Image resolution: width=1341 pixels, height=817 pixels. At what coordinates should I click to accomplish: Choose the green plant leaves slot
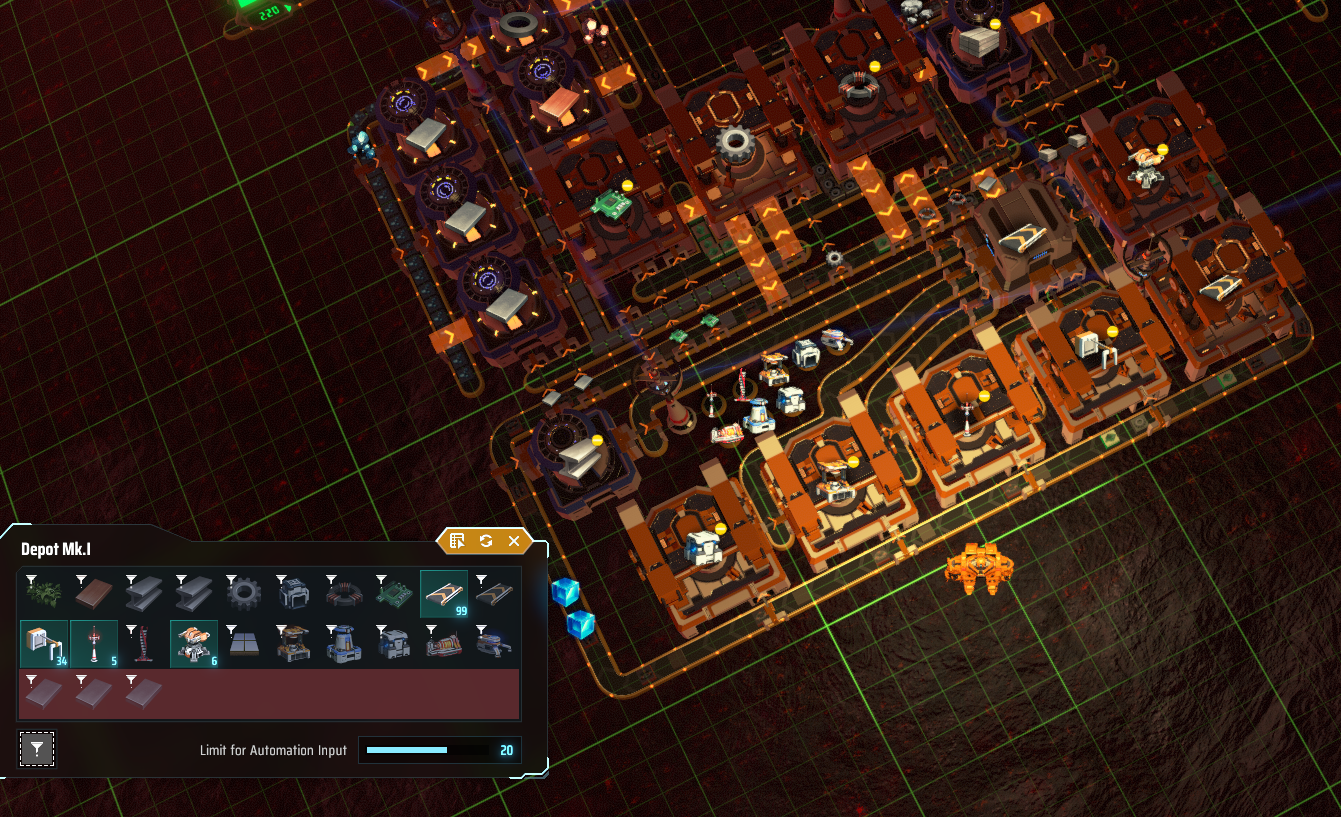click(x=44, y=594)
